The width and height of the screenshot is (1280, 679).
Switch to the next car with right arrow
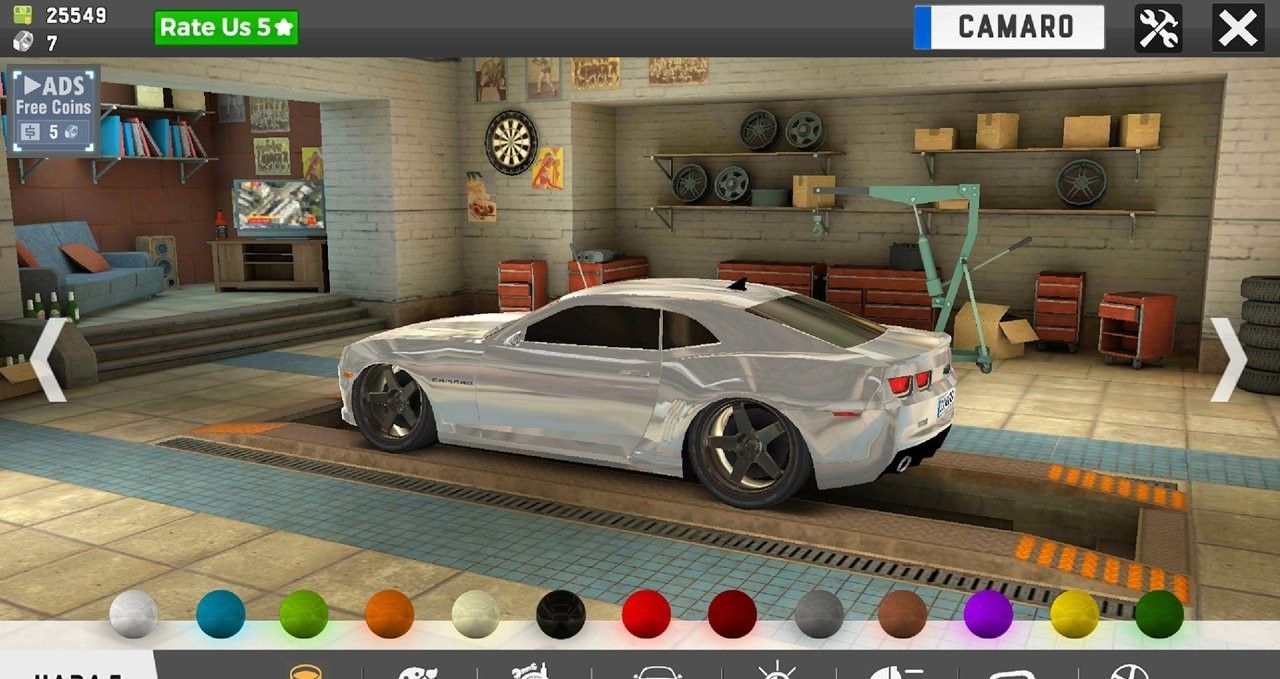pyautogui.click(x=1229, y=360)
